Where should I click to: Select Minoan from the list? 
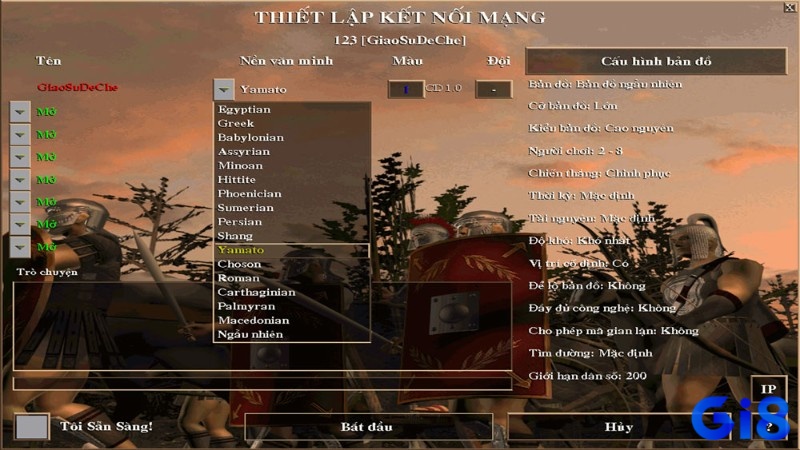click(240, 165)
